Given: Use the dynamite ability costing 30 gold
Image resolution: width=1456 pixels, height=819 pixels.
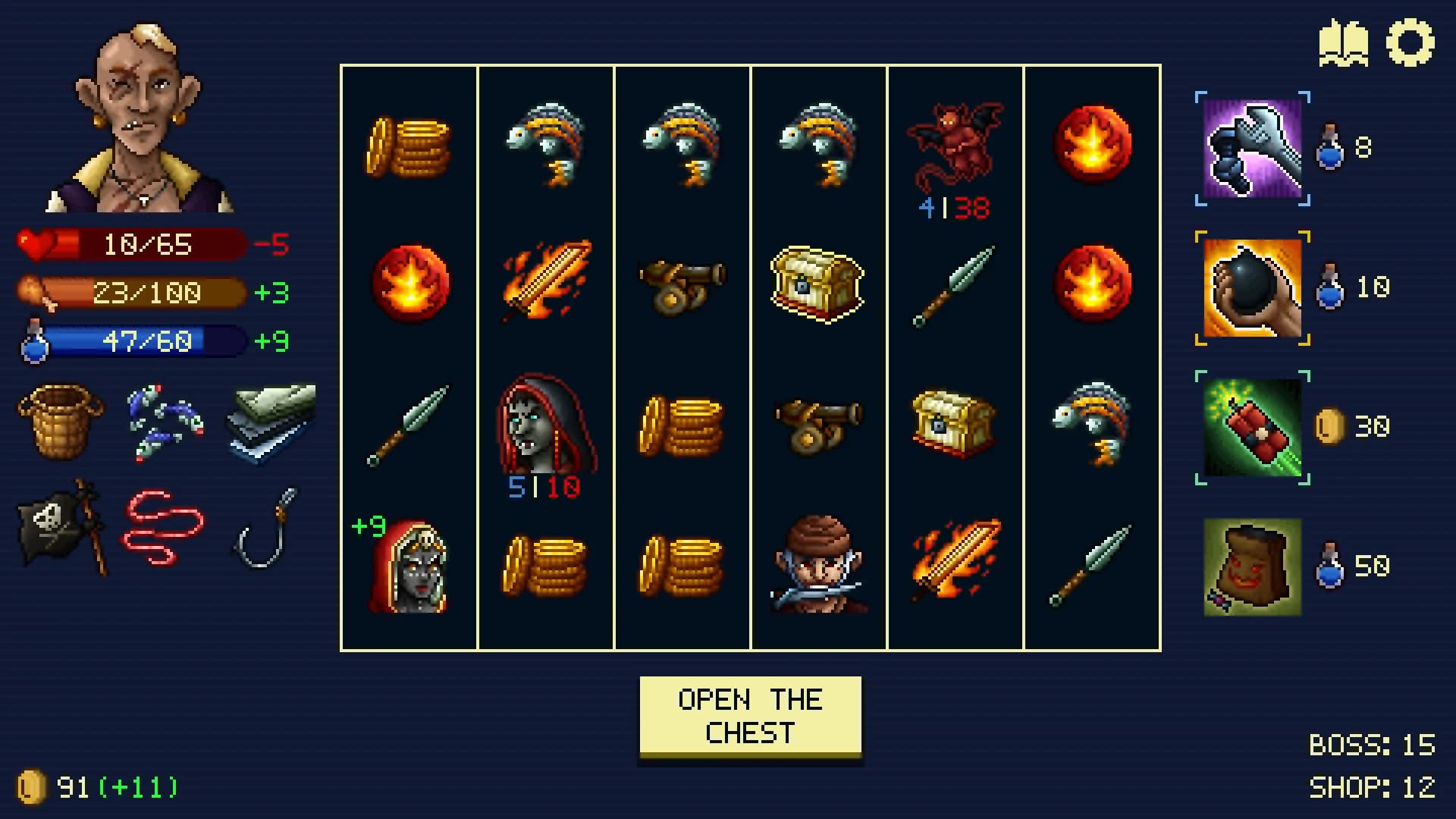Looking at the screenshot, I should (1252, 427).
